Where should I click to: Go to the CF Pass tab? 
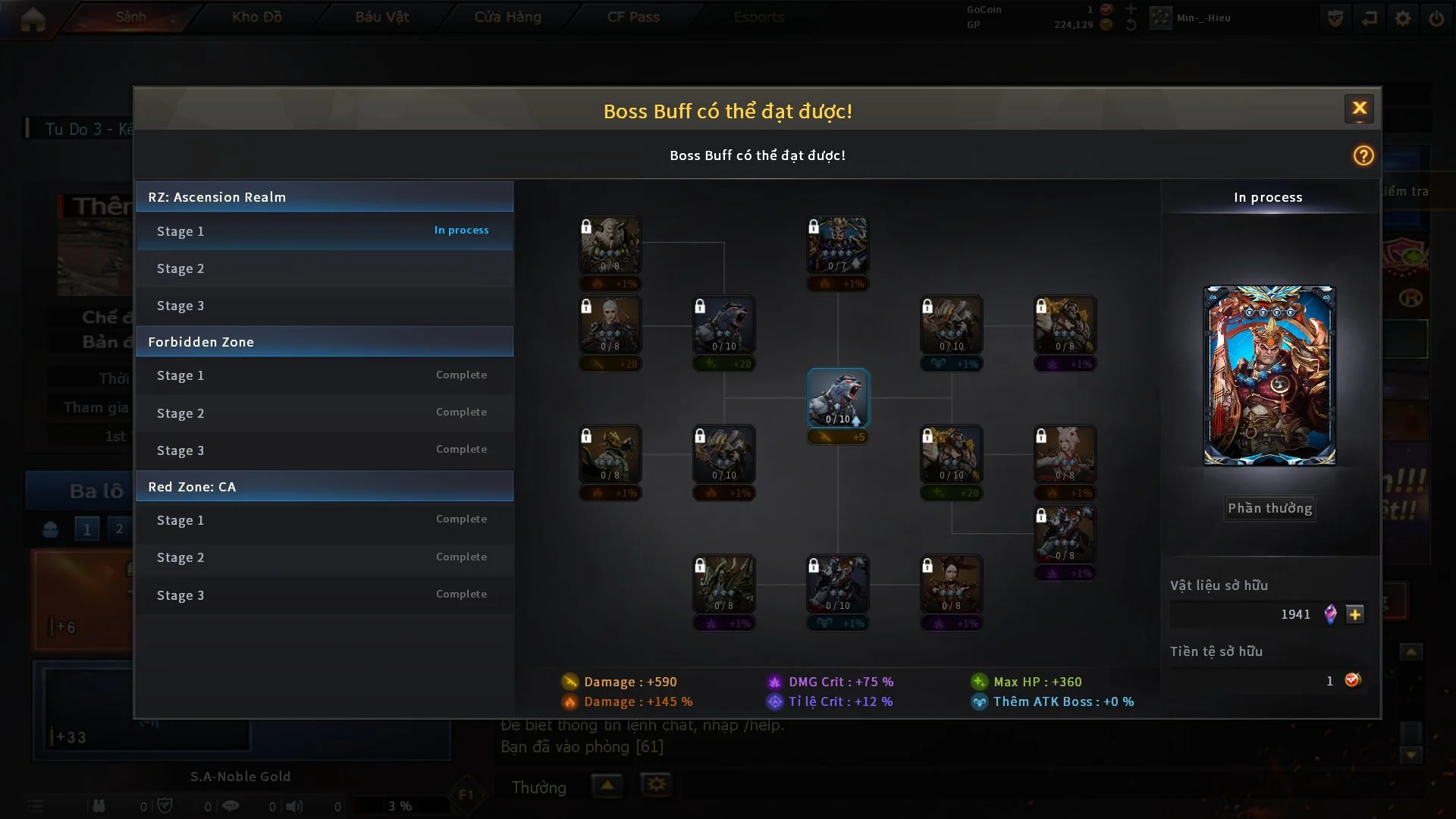633,17
